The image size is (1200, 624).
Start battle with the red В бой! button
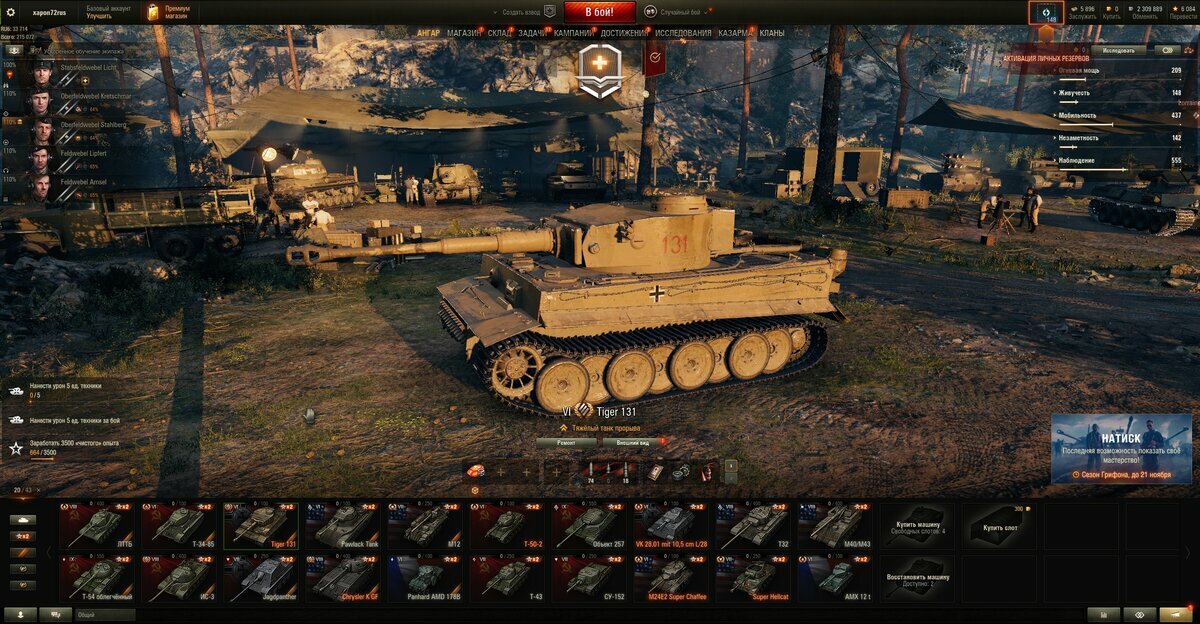(x=599, y=12)
